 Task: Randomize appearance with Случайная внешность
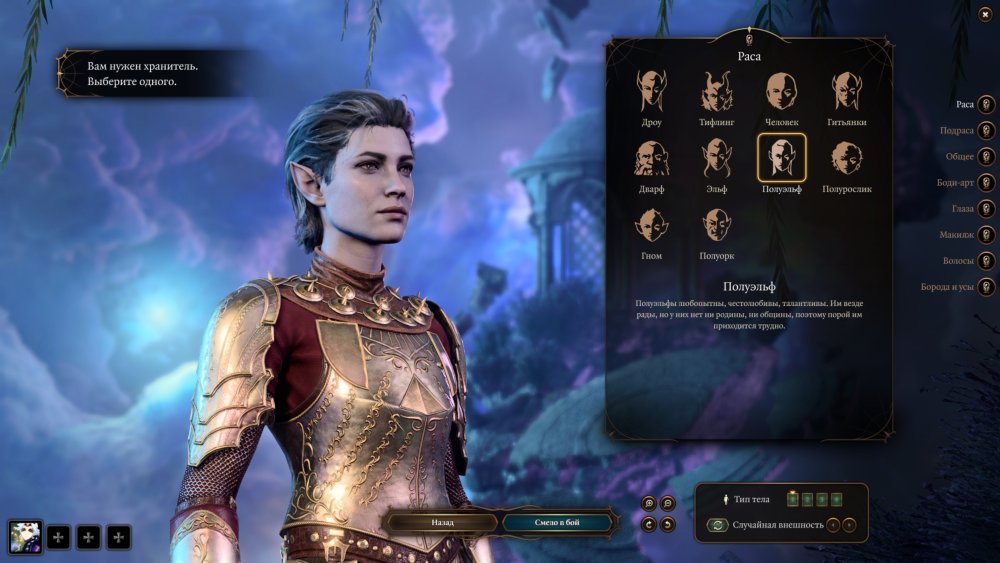click(717, 525)
